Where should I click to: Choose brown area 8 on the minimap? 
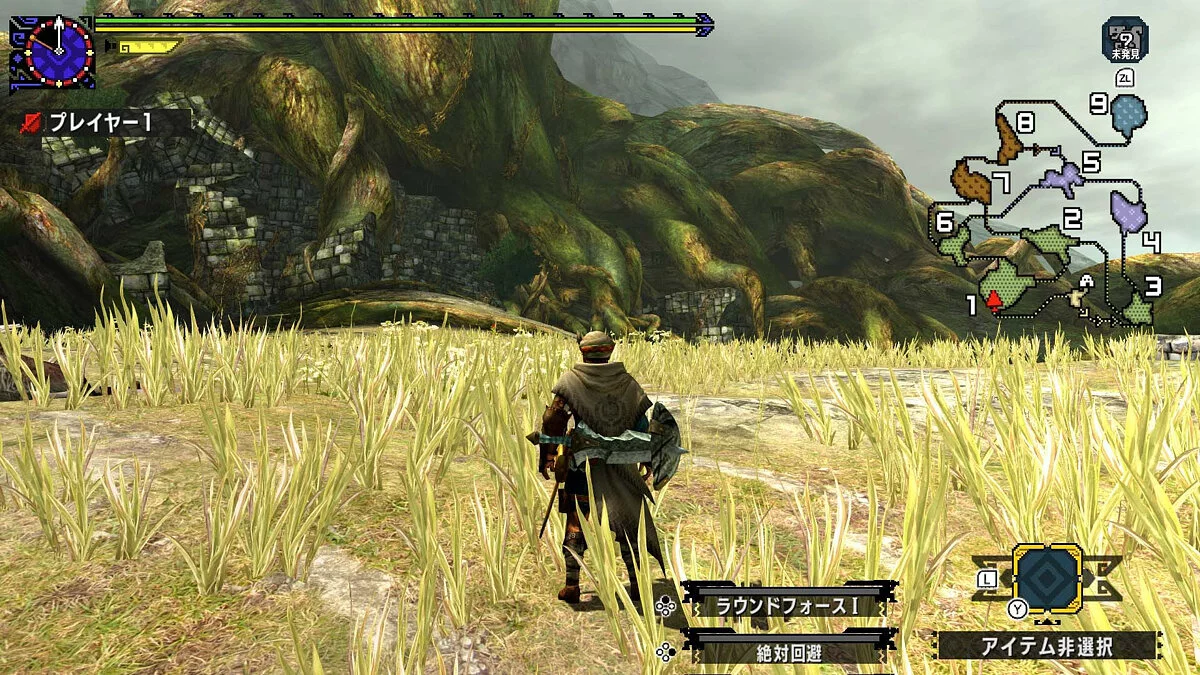click(1008, 141)
